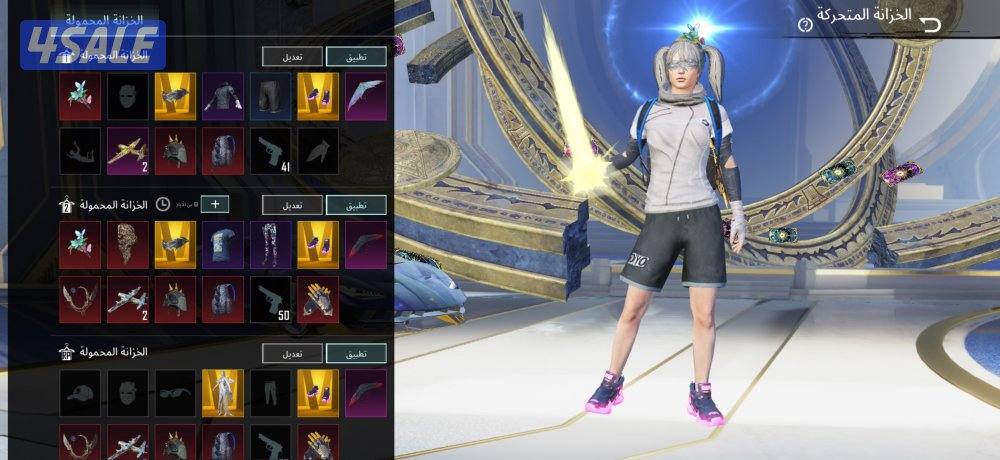Open the question mark help icon
The height and width of the screenshot is (460, 1000).
coord(803,24)
